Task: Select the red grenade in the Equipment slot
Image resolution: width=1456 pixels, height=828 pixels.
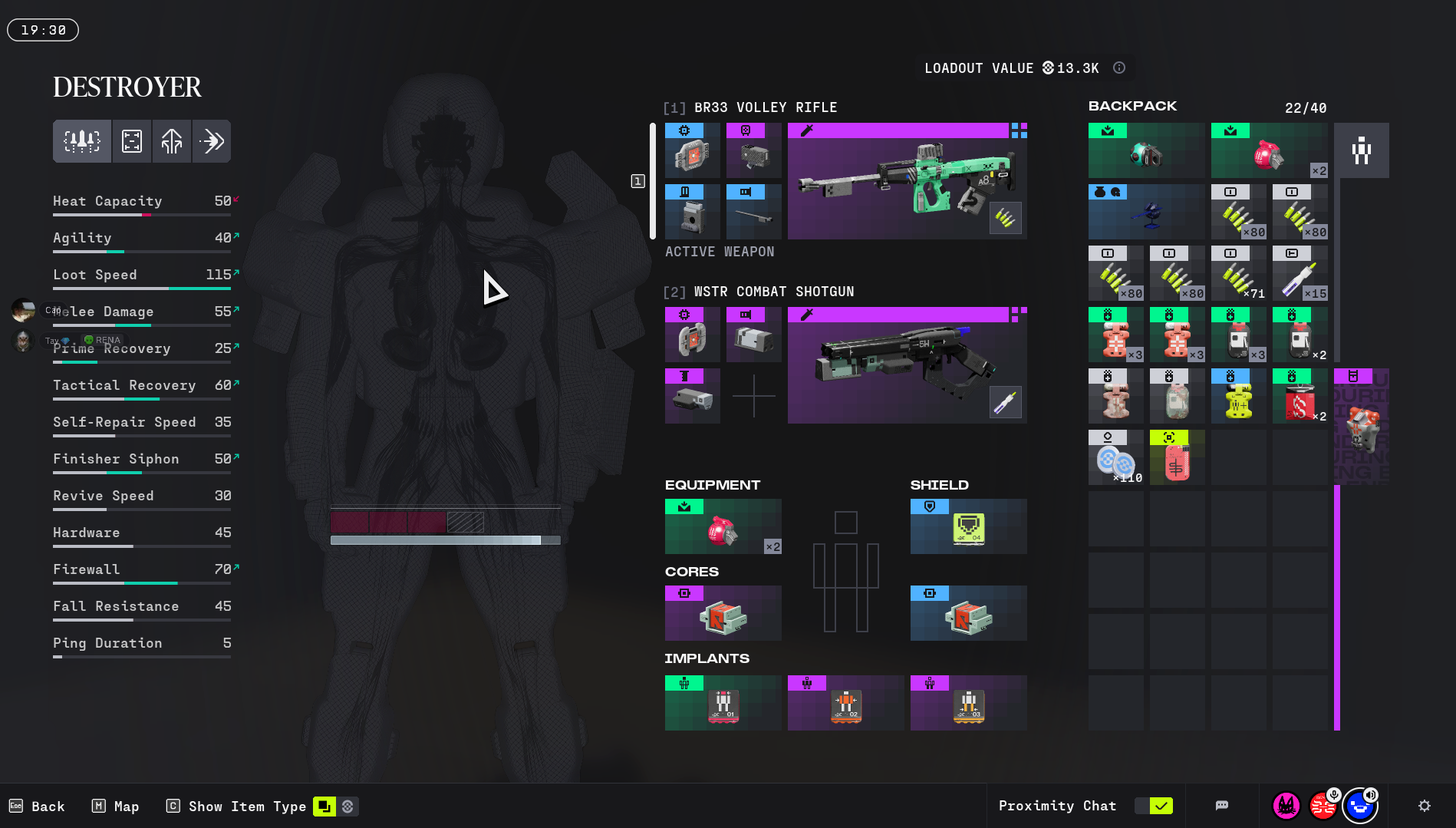Action: tap(723, 526)
